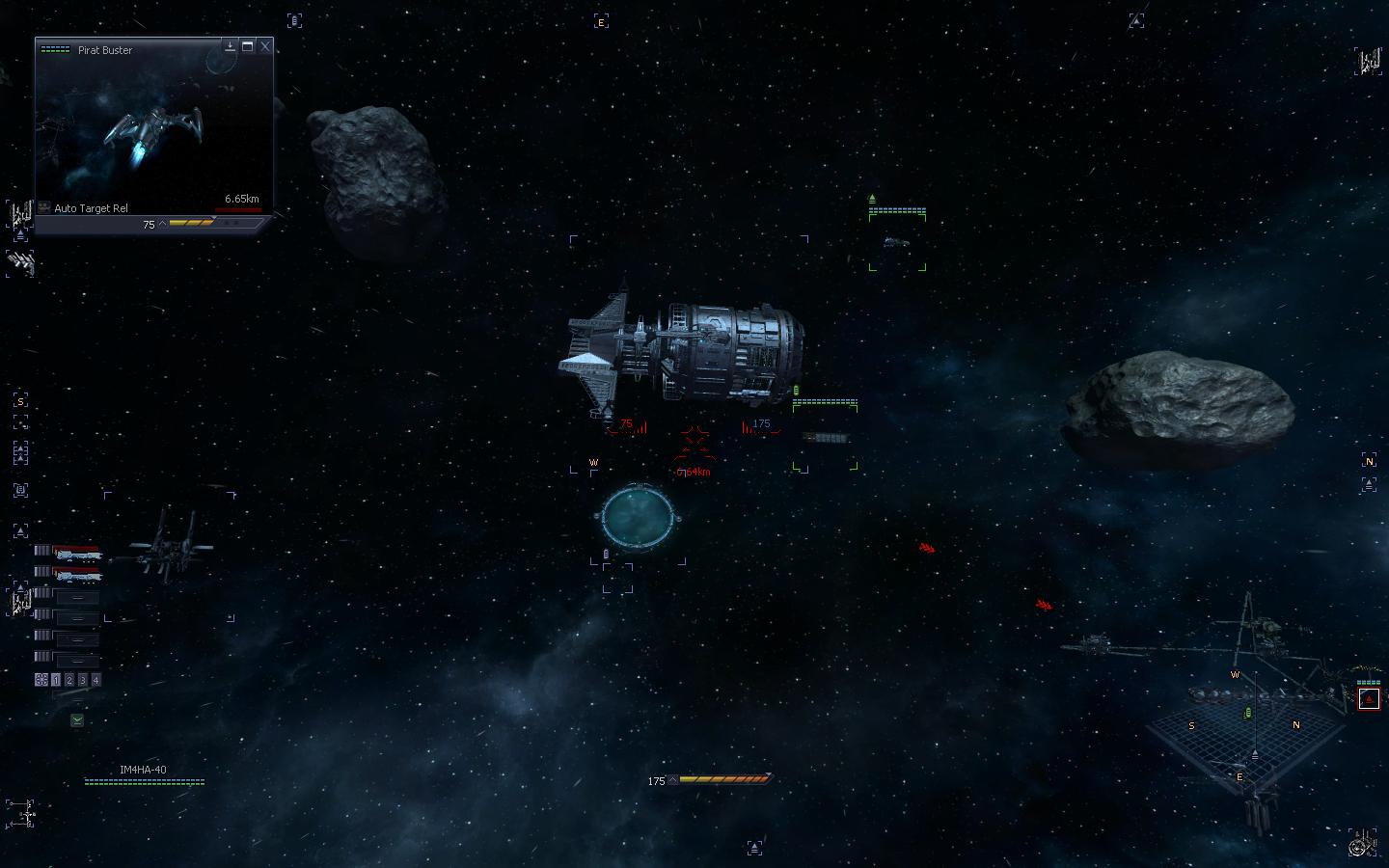Select weapon group 4
This screenshot has width=1389, height=868.
[95, 680]
